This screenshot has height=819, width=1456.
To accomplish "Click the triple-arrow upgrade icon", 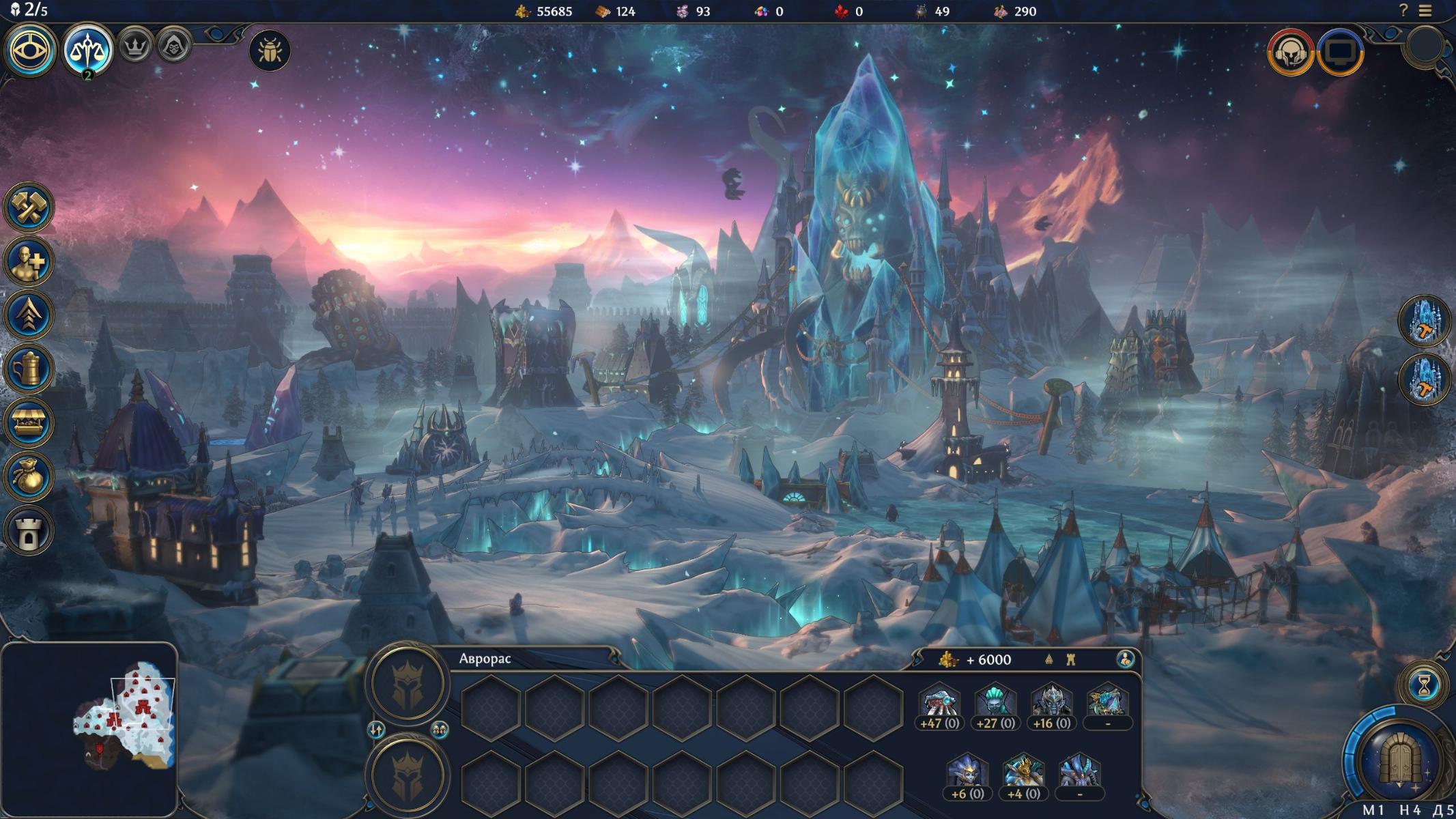I will click(29, 315).
